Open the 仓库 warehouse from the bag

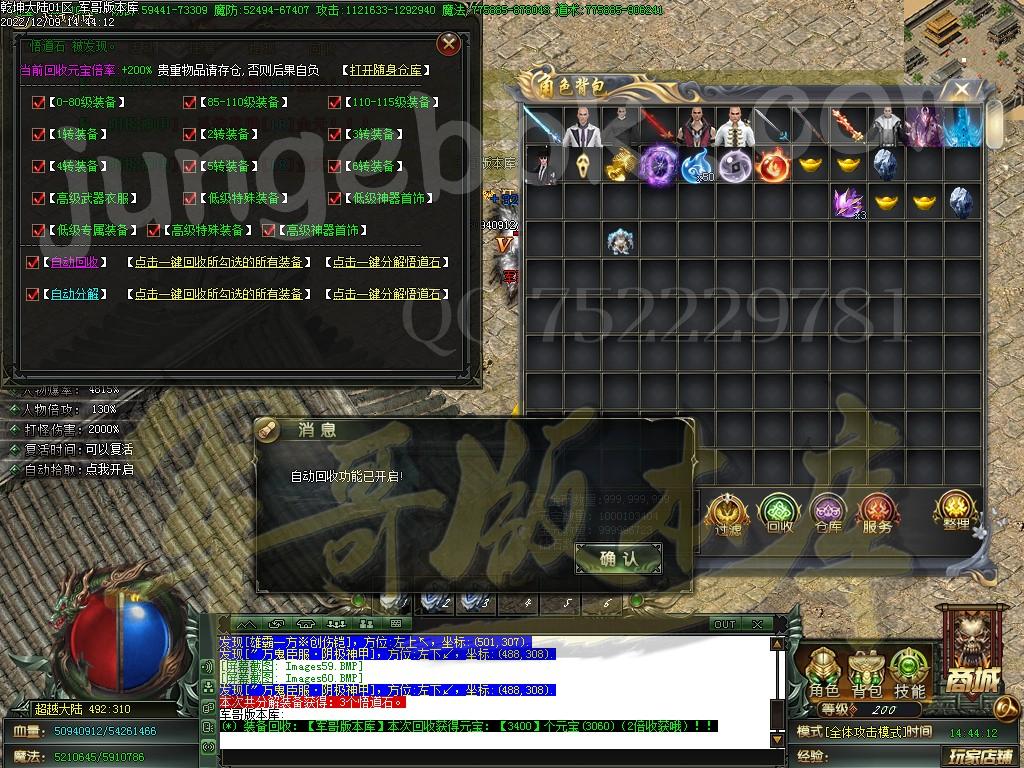tap(827, 514)
